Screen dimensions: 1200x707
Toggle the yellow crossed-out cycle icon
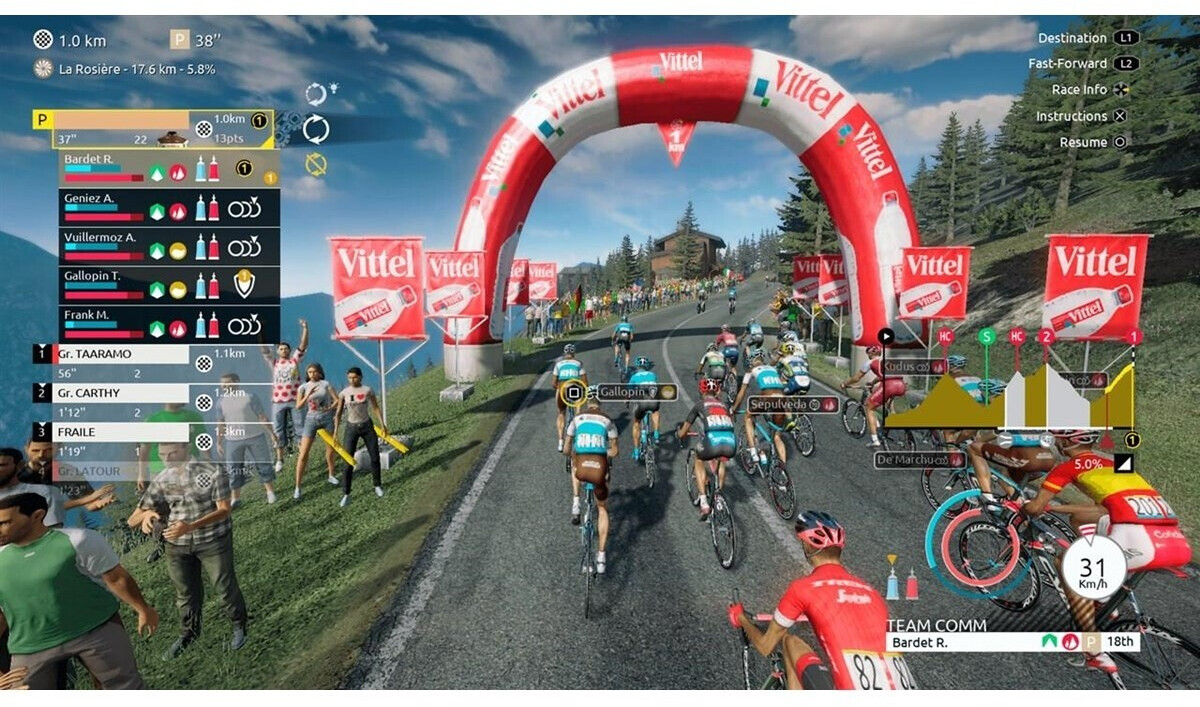pyautogui.click(x=316, y=164)
